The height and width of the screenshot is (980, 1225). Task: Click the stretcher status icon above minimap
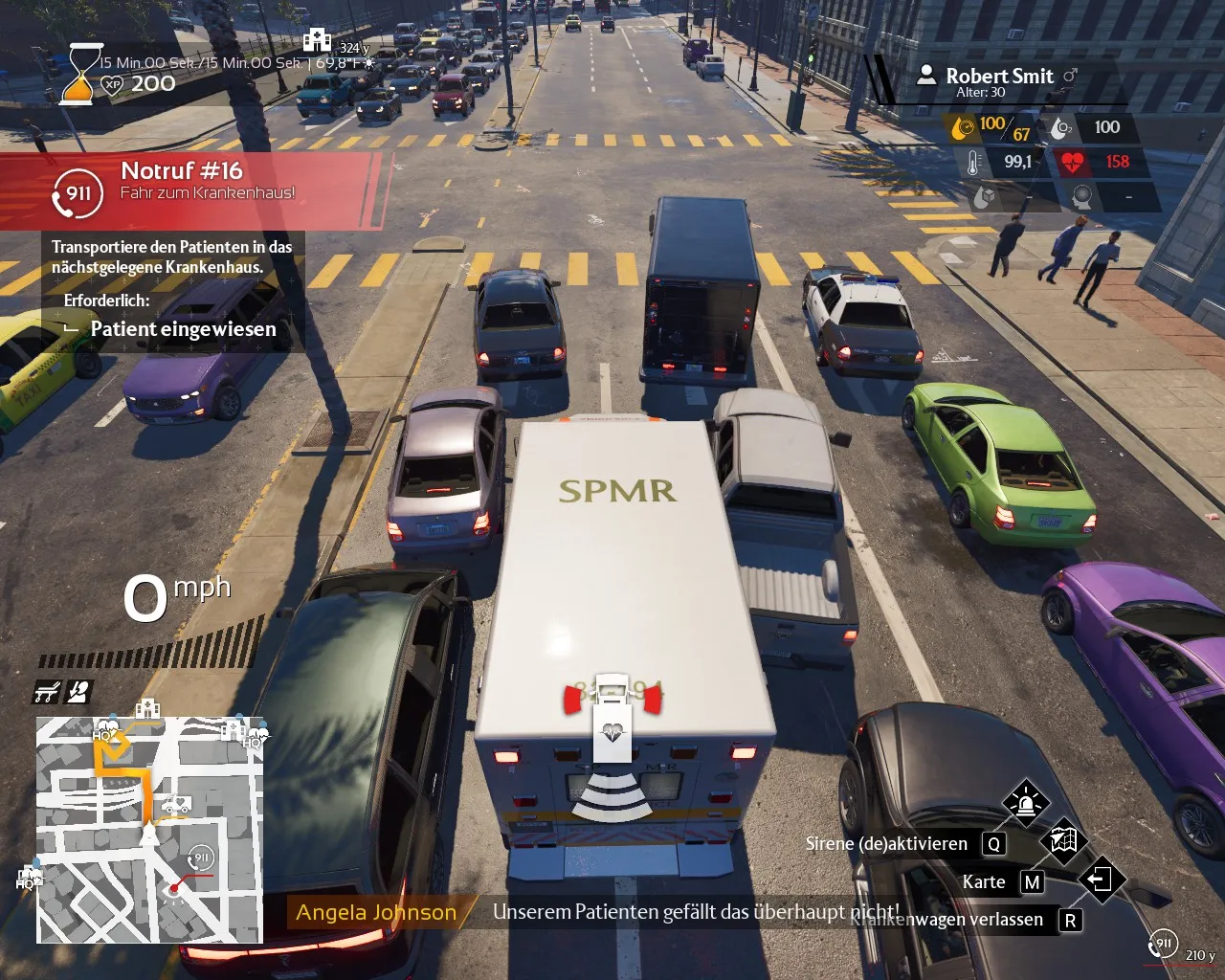pyautogui.click(x=47, y=691)
